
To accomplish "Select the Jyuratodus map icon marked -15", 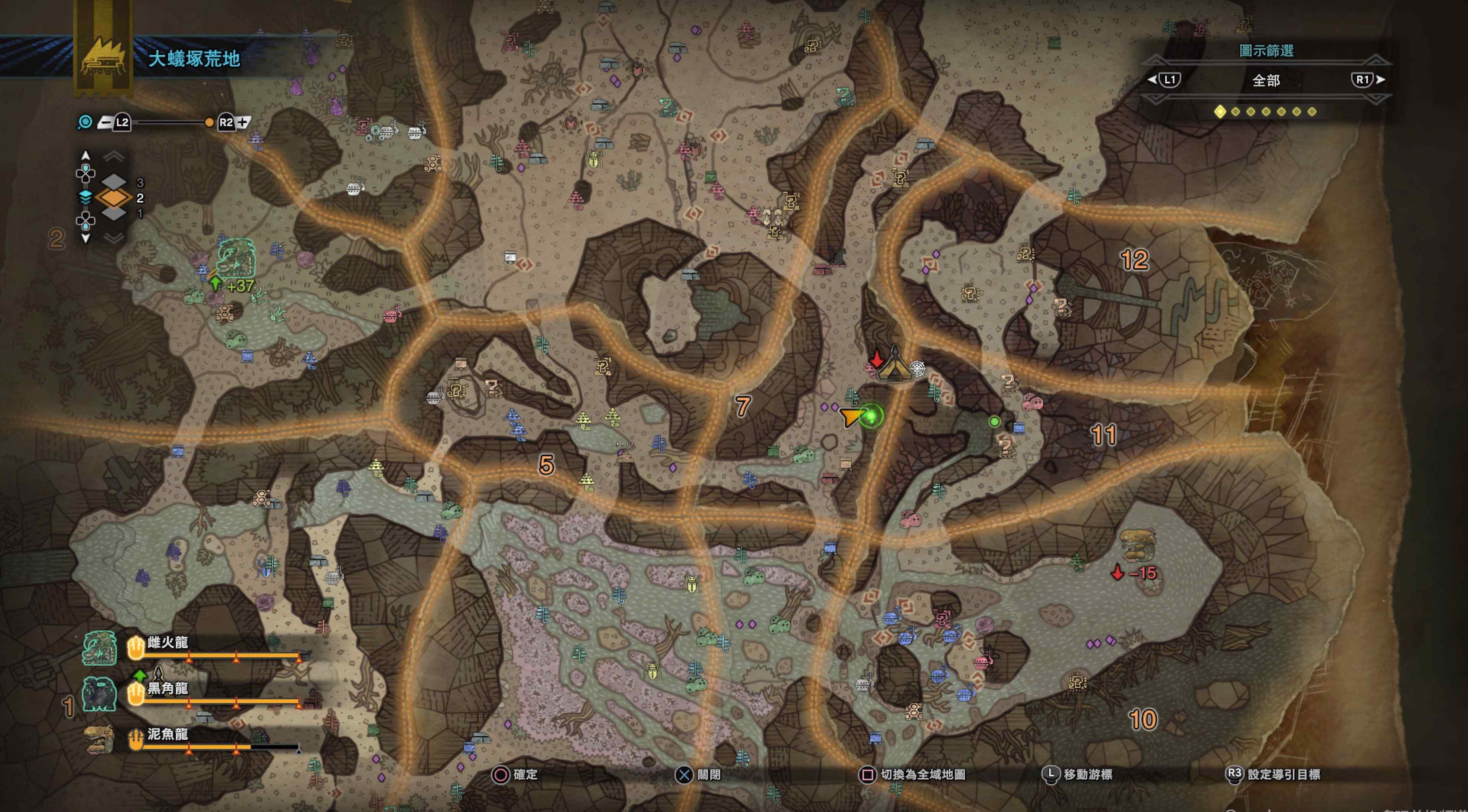I will click(x=1137, y=545).
